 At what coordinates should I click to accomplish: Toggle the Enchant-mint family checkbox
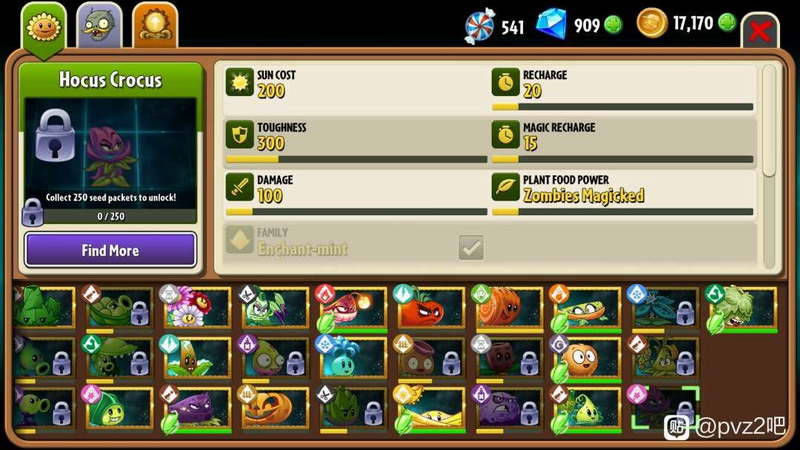470,247
